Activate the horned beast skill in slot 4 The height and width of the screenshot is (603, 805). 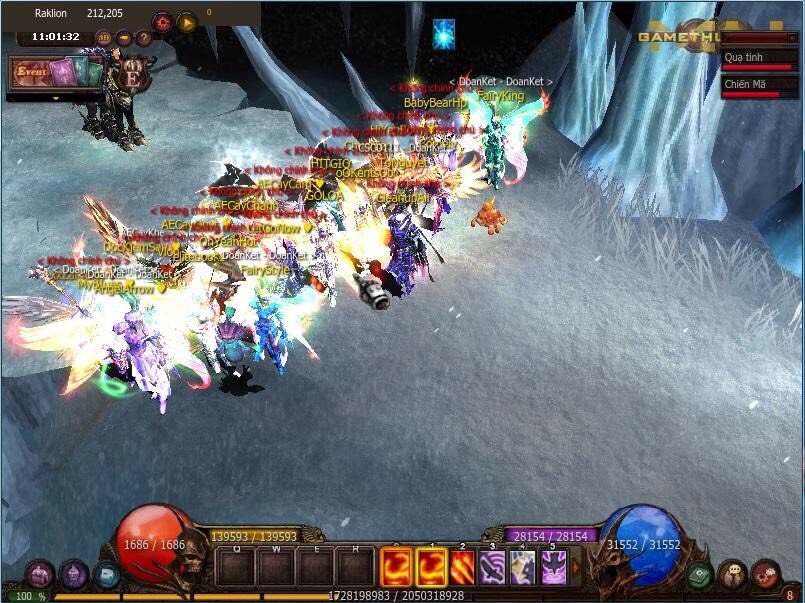(523, 568)
